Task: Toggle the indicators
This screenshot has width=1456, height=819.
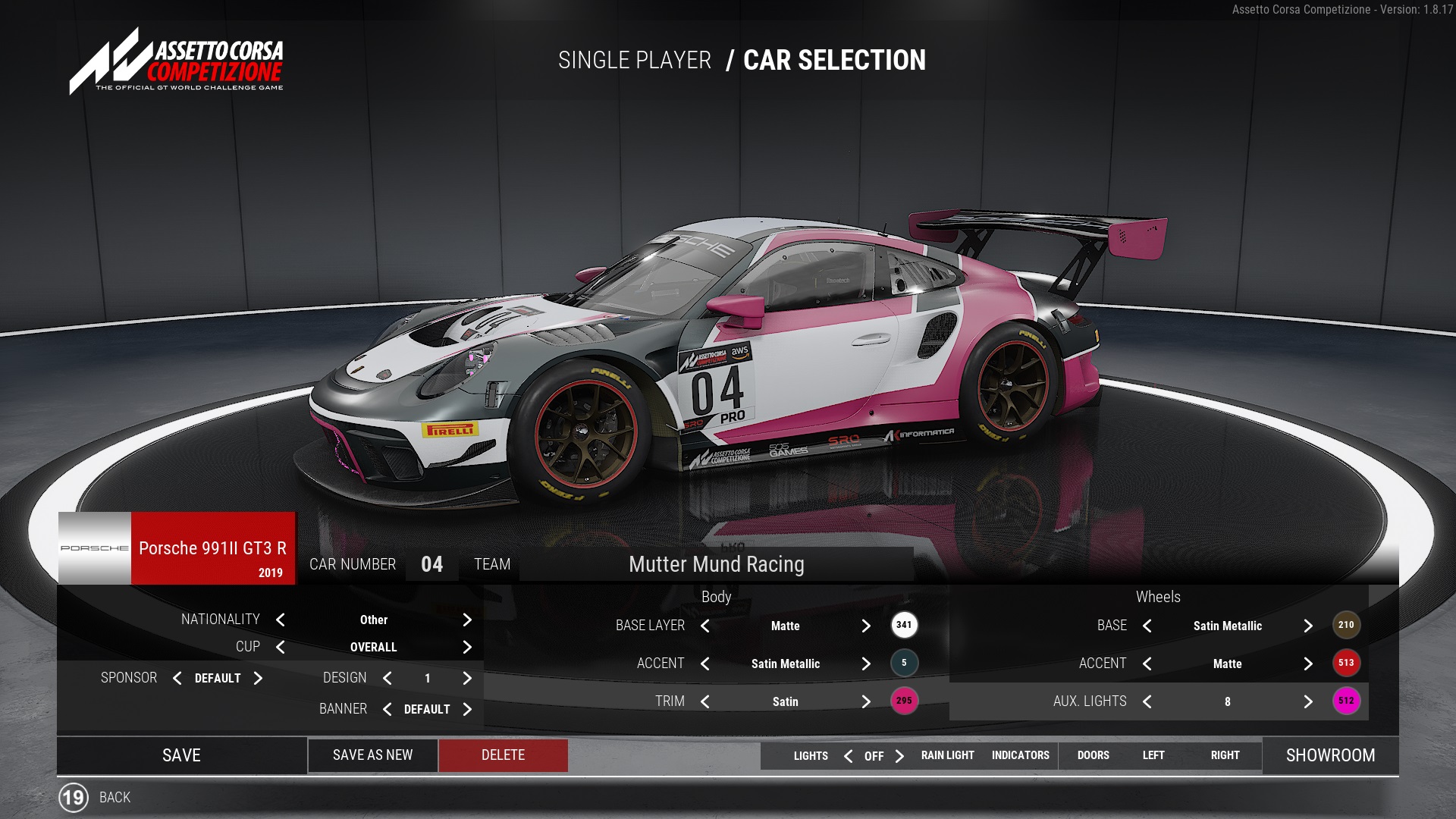Action: click(1020, 755)
